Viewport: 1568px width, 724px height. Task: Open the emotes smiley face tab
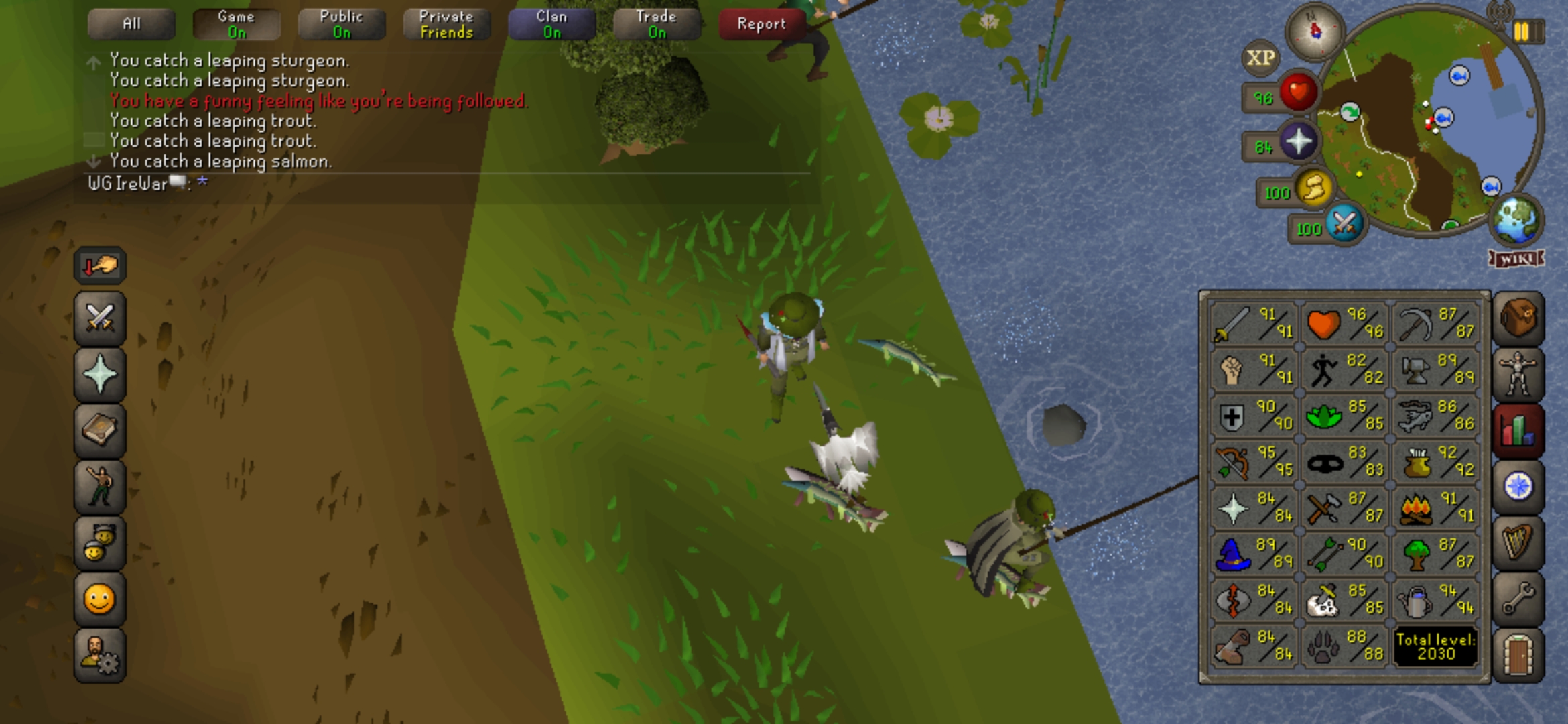pos(100,599)
